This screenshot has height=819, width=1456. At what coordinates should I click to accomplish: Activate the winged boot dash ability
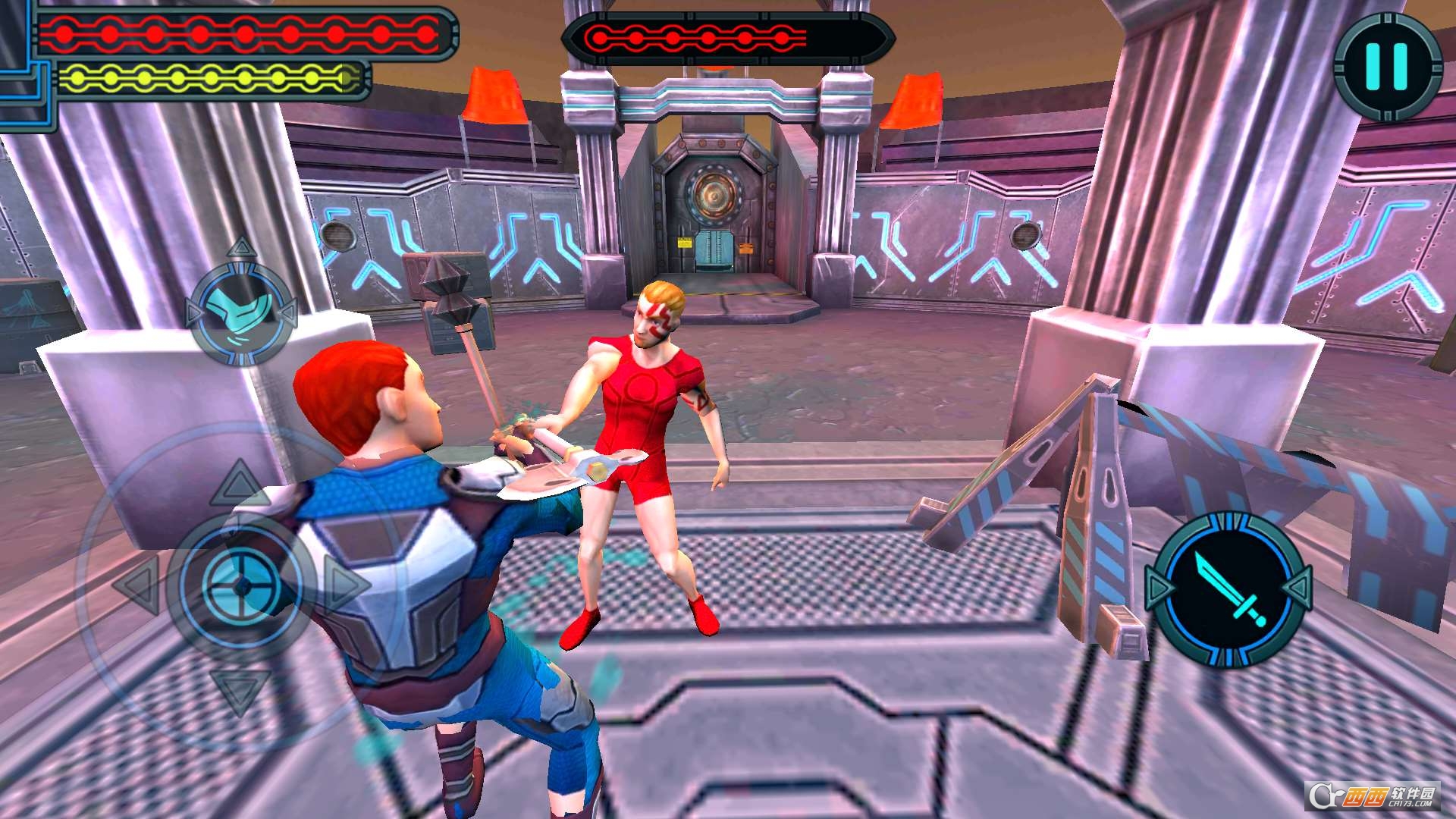[241, 312]
